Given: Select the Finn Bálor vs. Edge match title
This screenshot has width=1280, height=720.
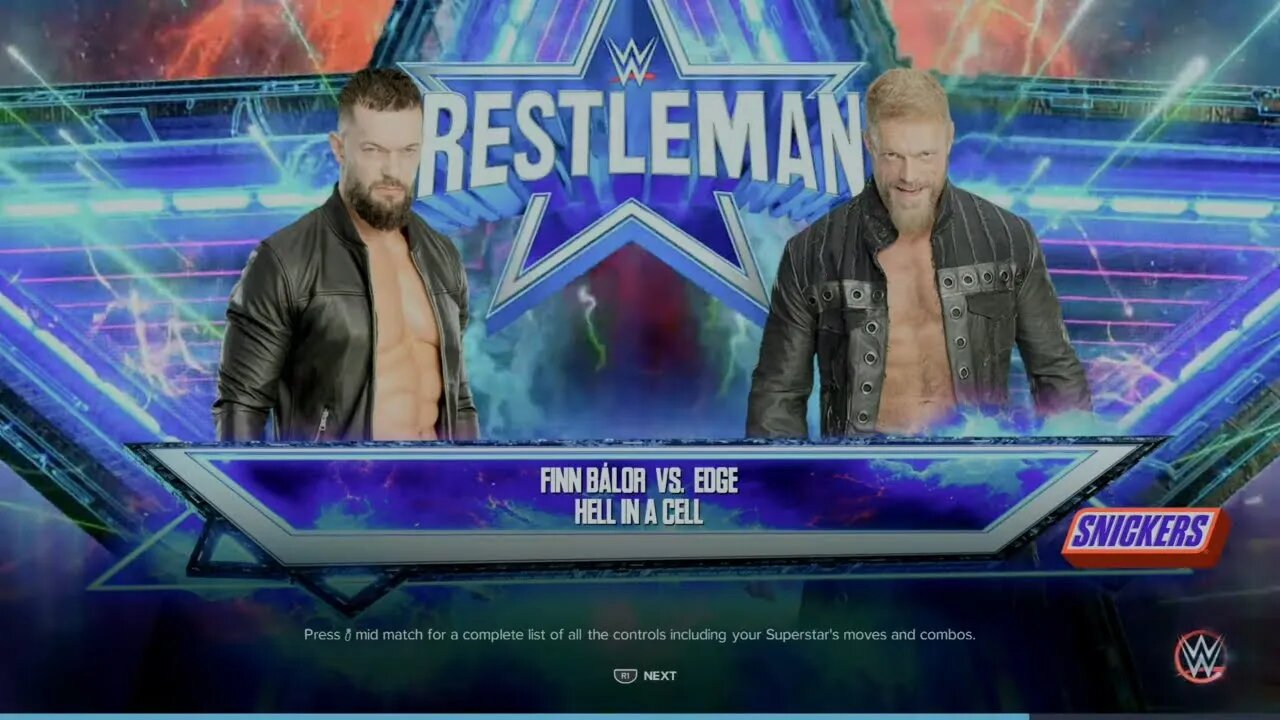Looking at the screenshot, I should pos(641,481).
